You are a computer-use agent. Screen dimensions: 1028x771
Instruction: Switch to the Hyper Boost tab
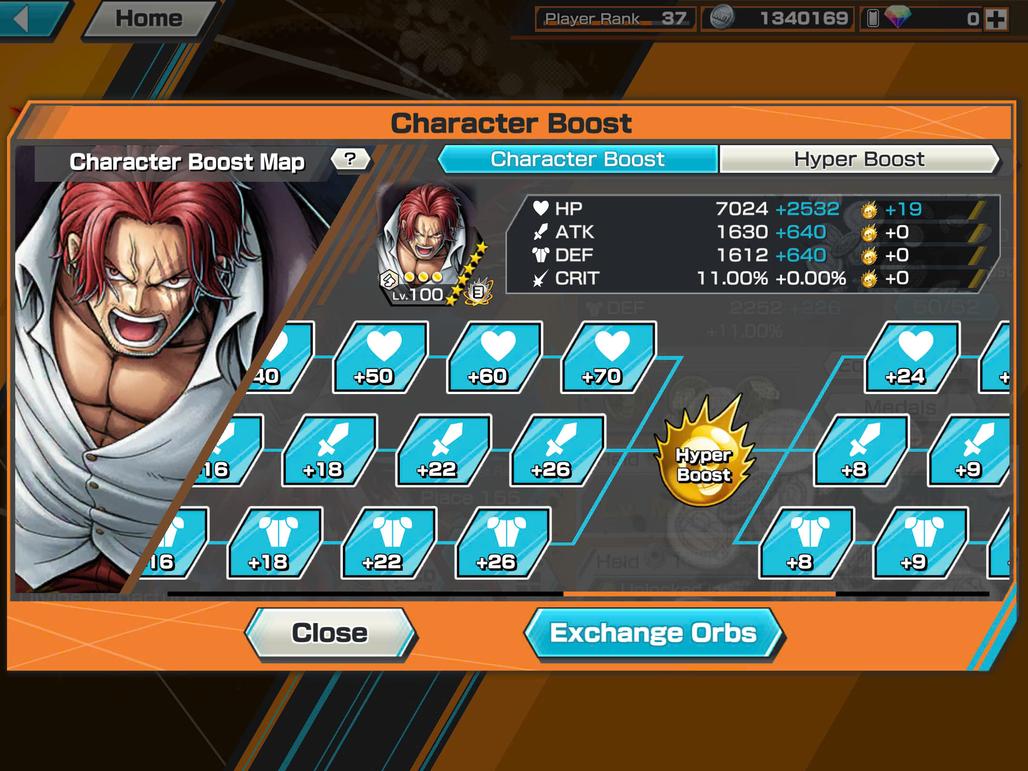click(x=859, y=159)
